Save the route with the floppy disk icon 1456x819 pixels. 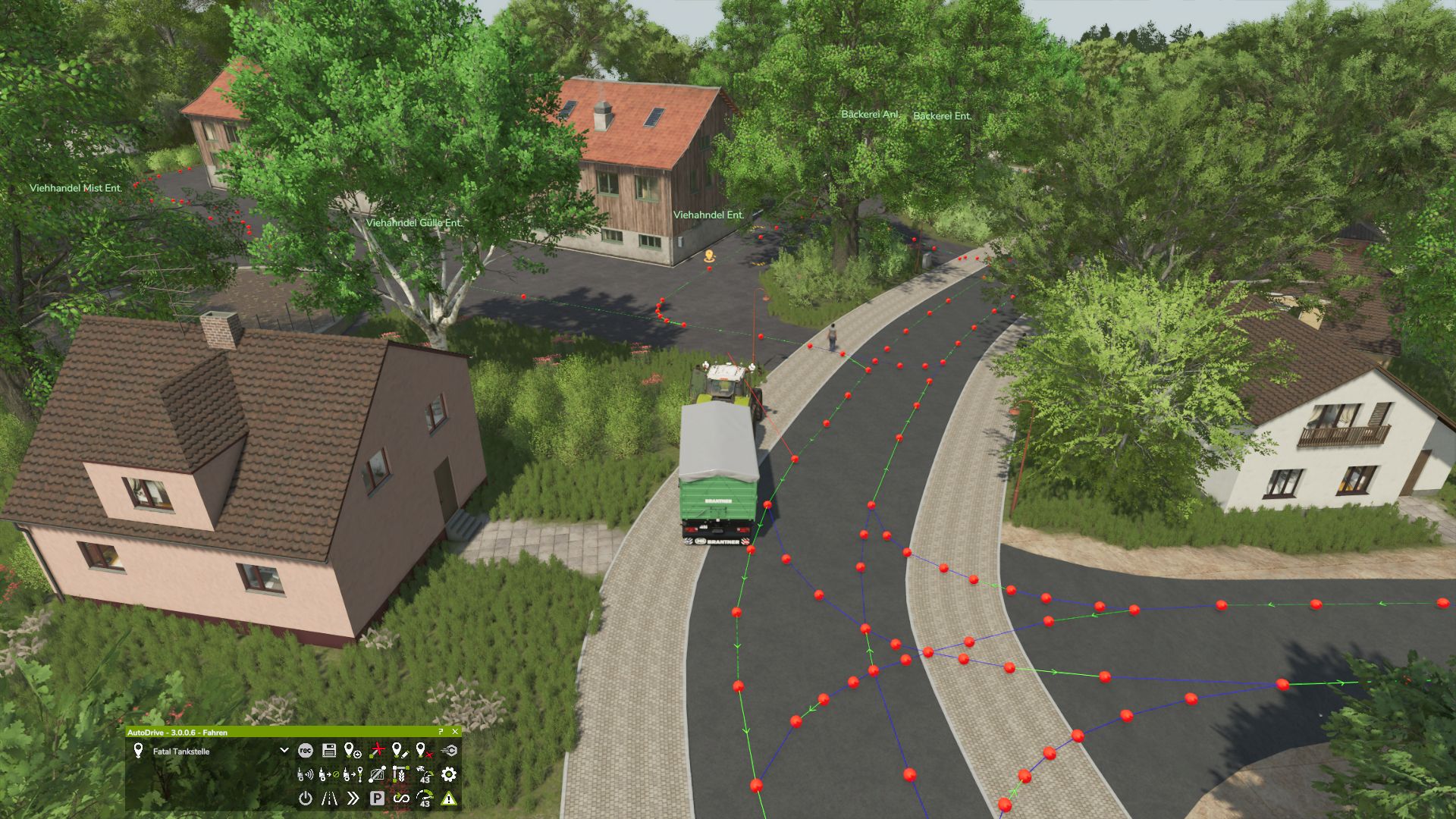coord(329,751)
